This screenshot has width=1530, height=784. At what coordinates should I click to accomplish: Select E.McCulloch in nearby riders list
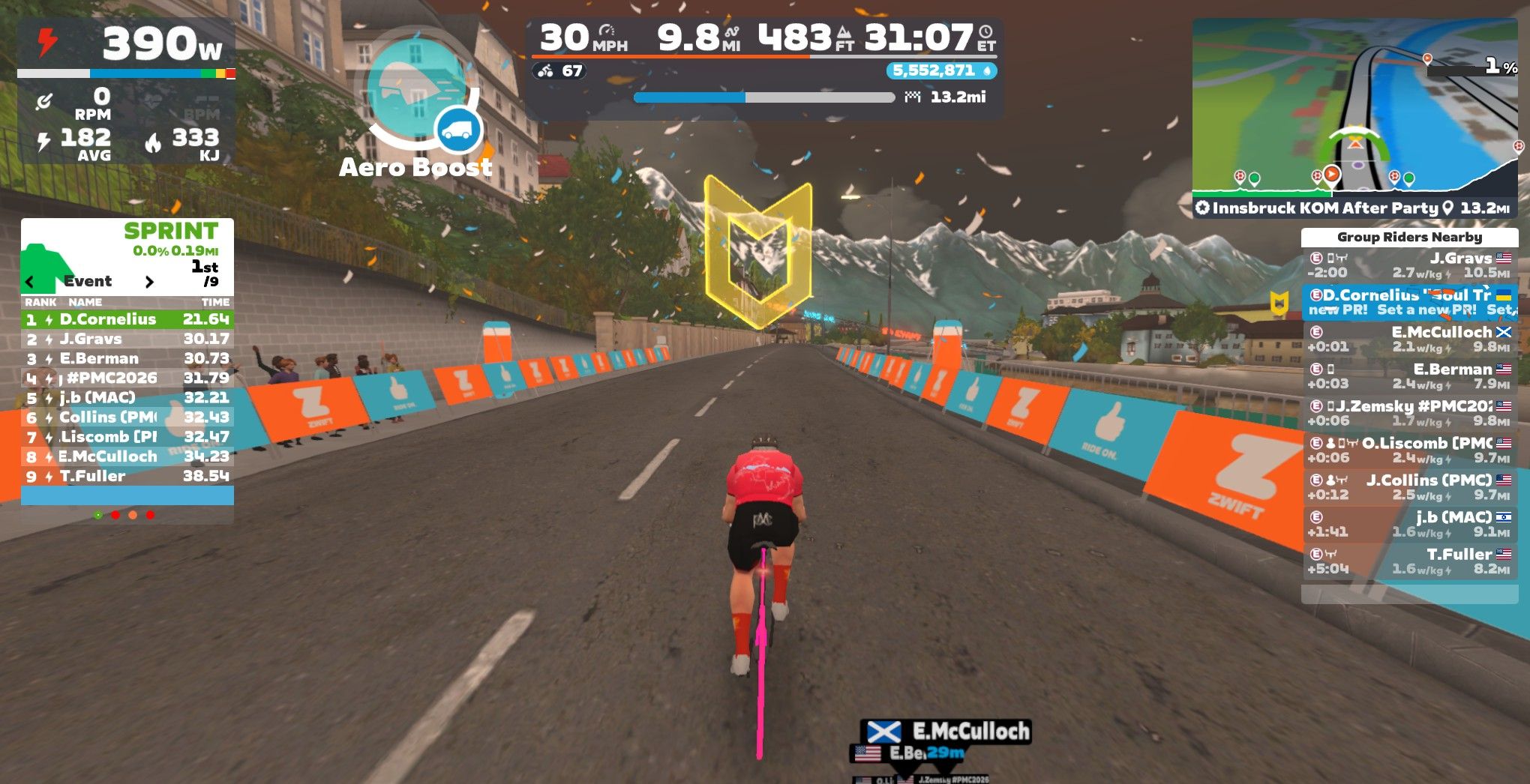point(1408,339)
